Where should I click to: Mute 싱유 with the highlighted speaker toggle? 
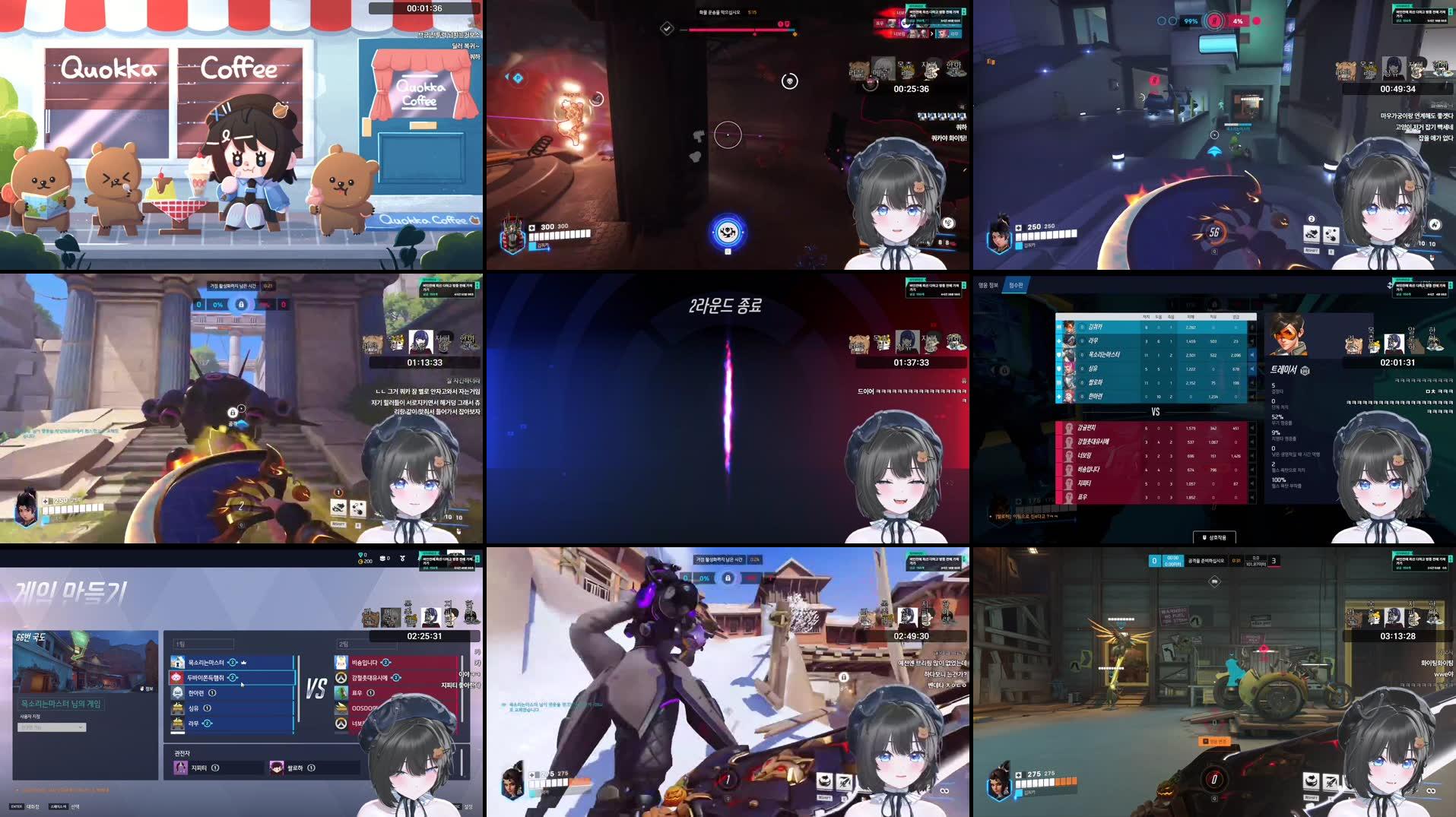(x=1251, y=369)
